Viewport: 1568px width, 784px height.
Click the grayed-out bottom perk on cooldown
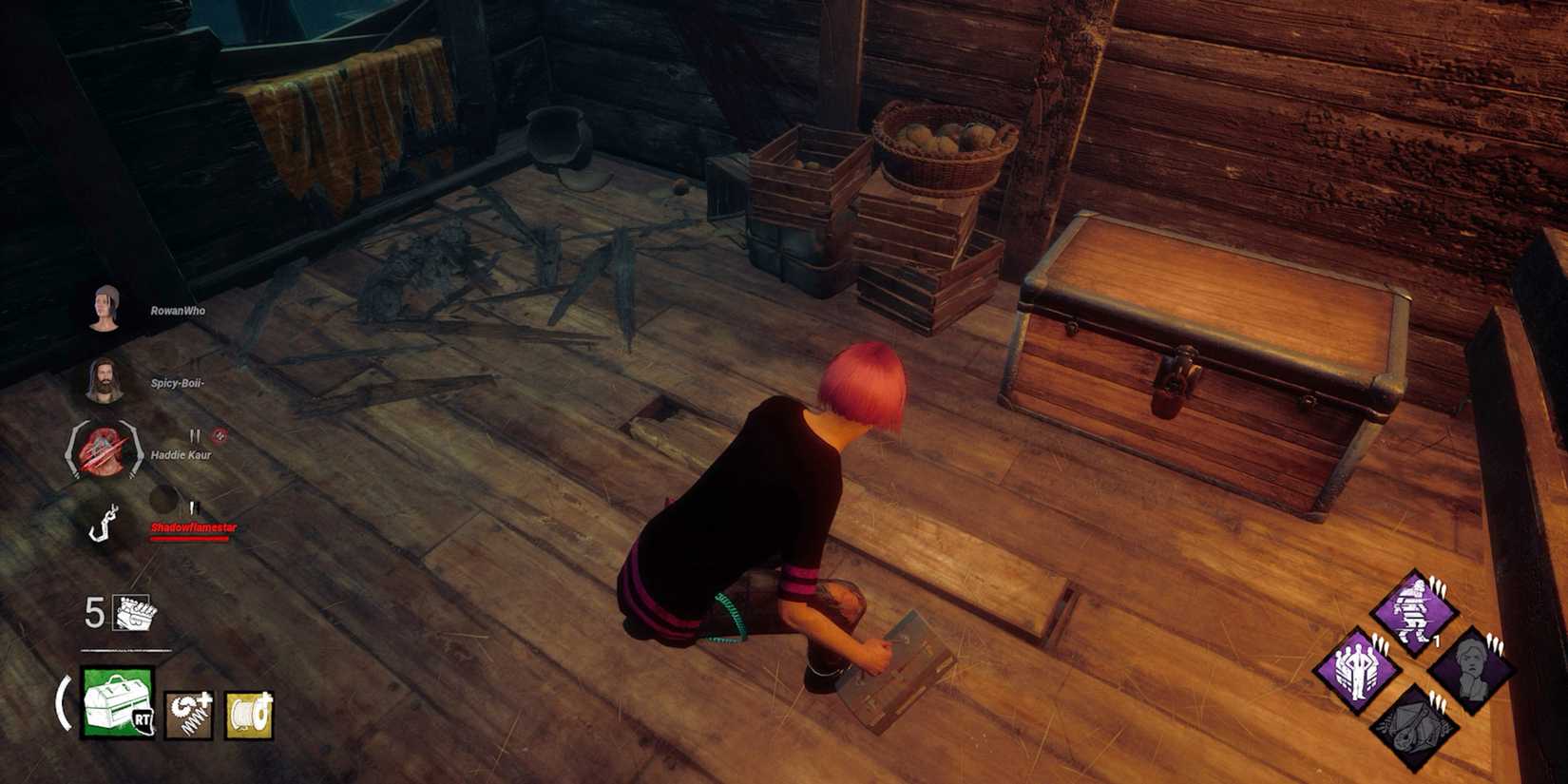[1415, 726]
